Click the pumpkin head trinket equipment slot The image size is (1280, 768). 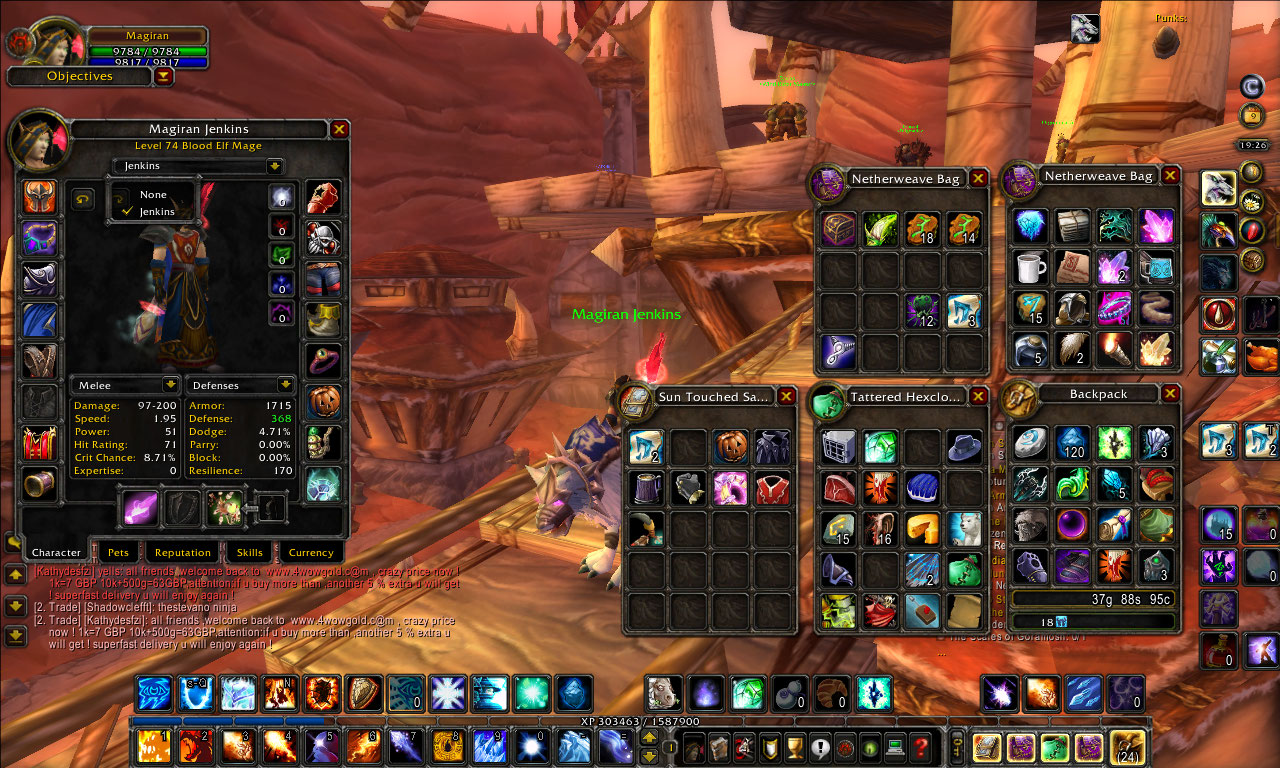(x=323, y=402)
